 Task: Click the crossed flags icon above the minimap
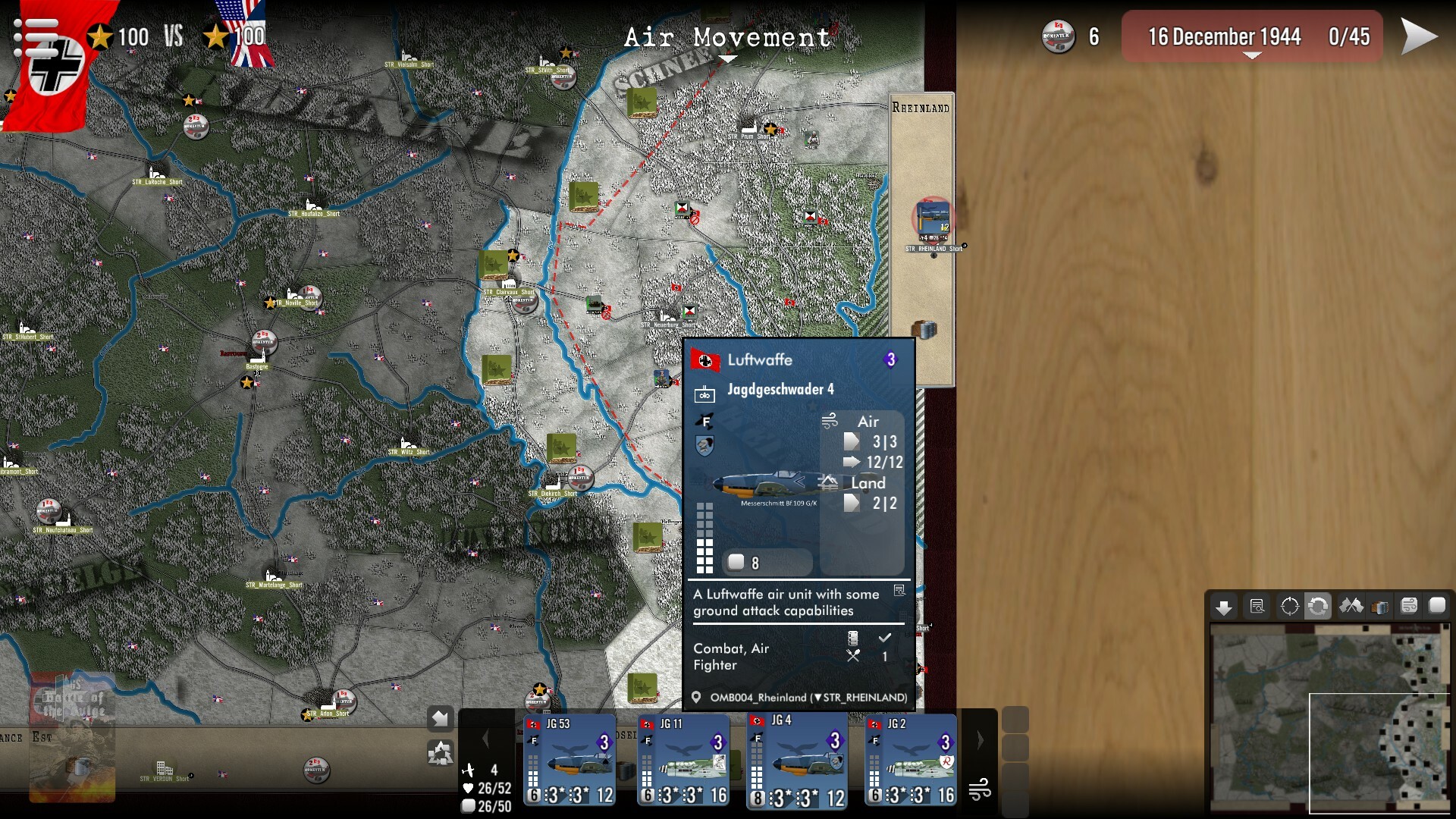pos(1353,607)
